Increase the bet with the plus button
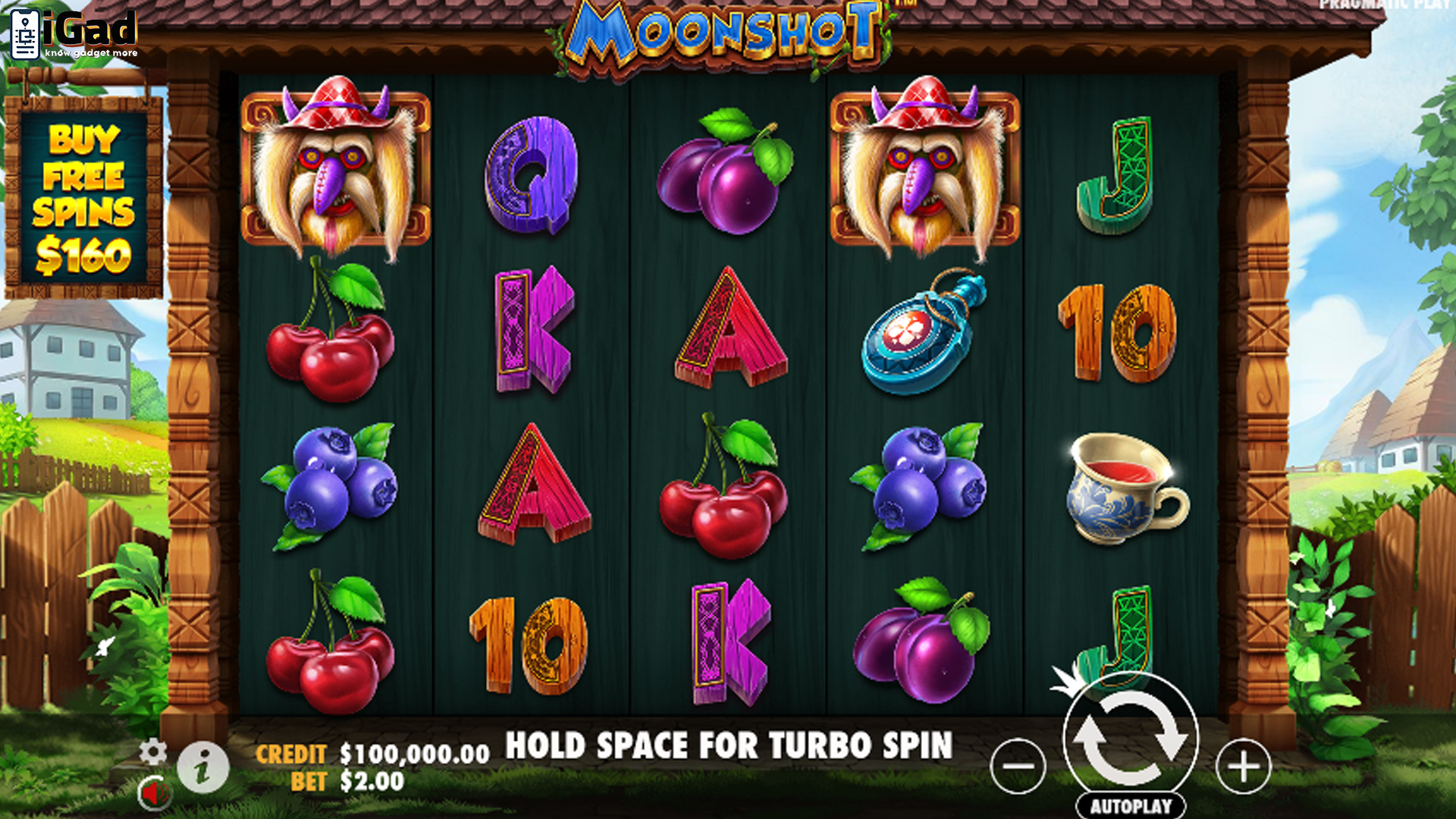The image size is (1456, 819). [x=1243, y=766]
